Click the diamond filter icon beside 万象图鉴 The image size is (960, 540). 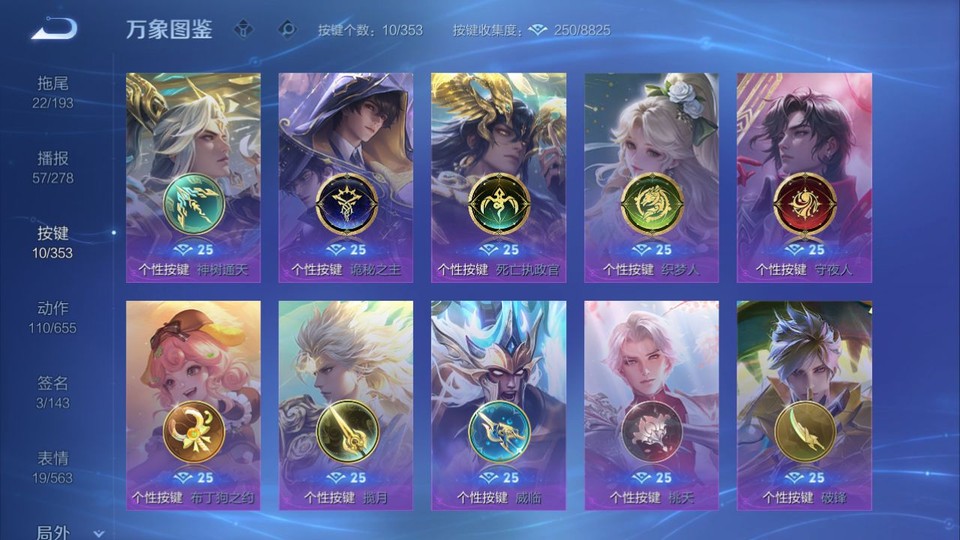click(243, 29)
